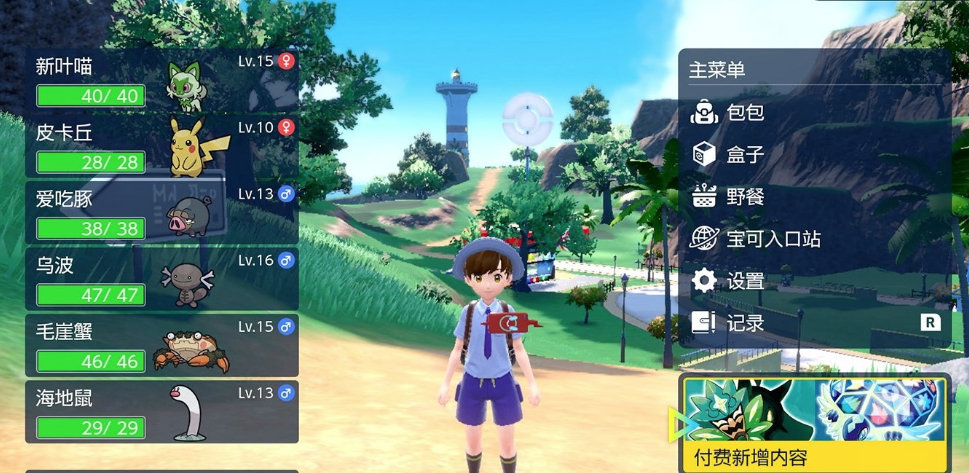Select 新叶喵 in the party list
The image size is (969, 473).
[x=162, y=80]
